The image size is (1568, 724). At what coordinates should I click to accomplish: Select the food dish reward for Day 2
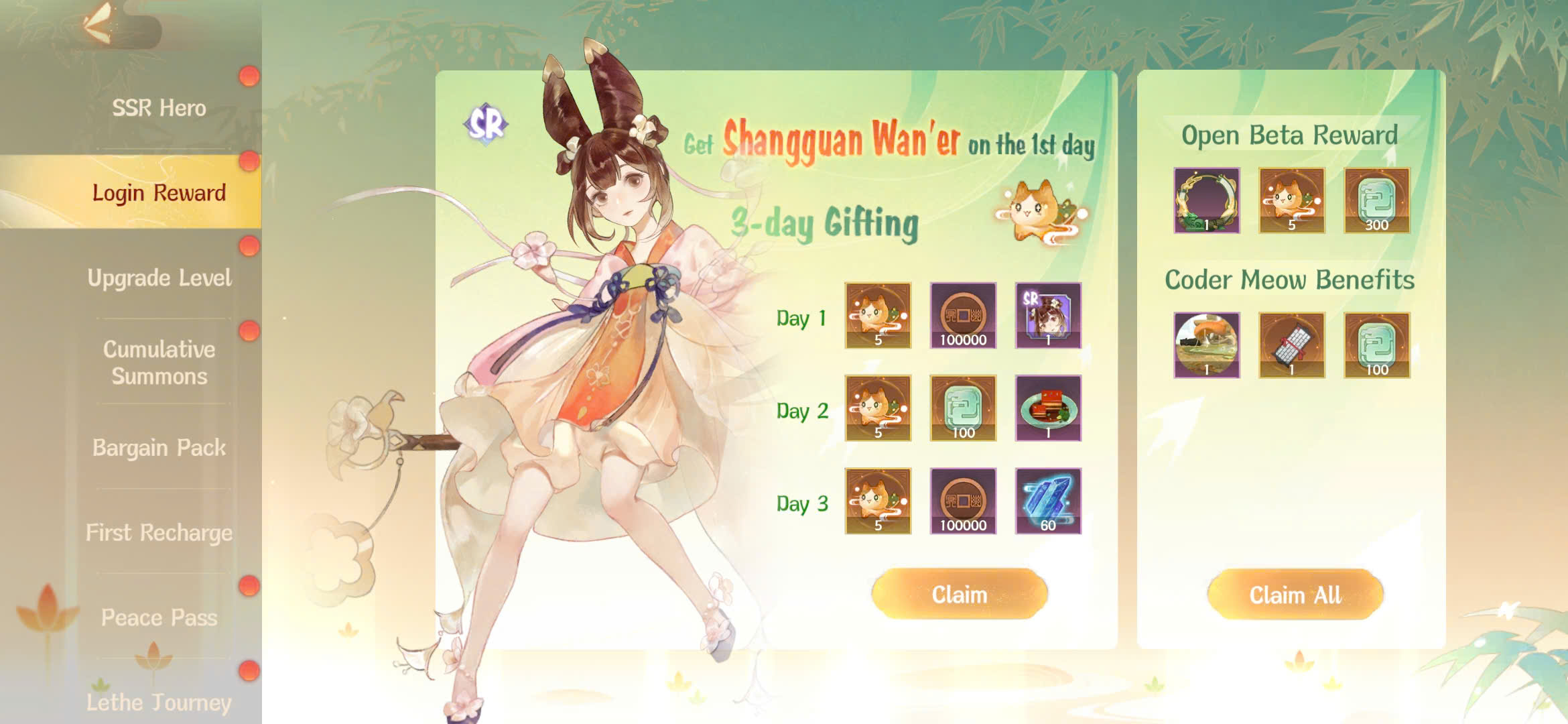click(x=1049, y=409)
